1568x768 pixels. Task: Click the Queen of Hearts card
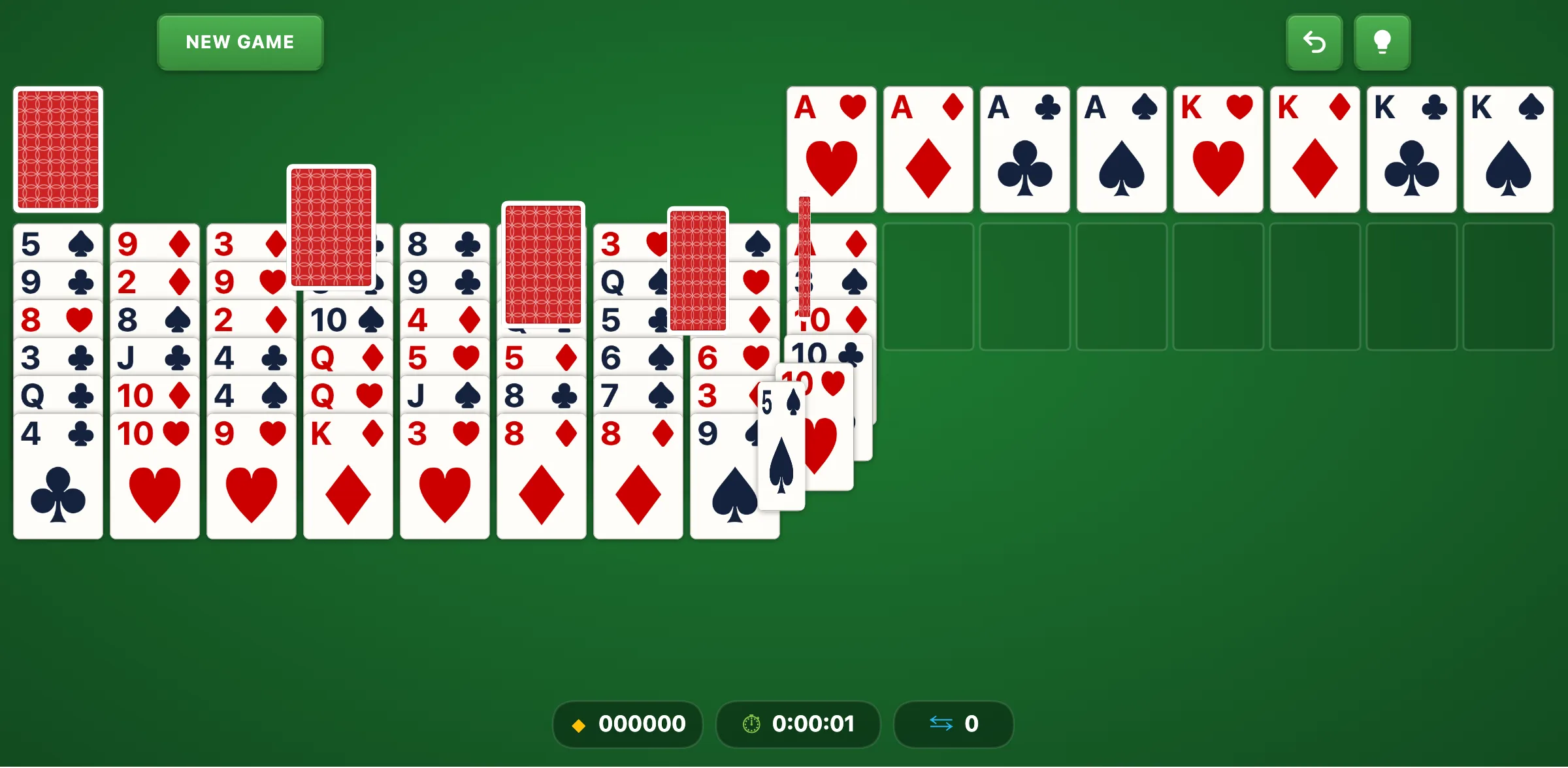(x=348, y=395)
